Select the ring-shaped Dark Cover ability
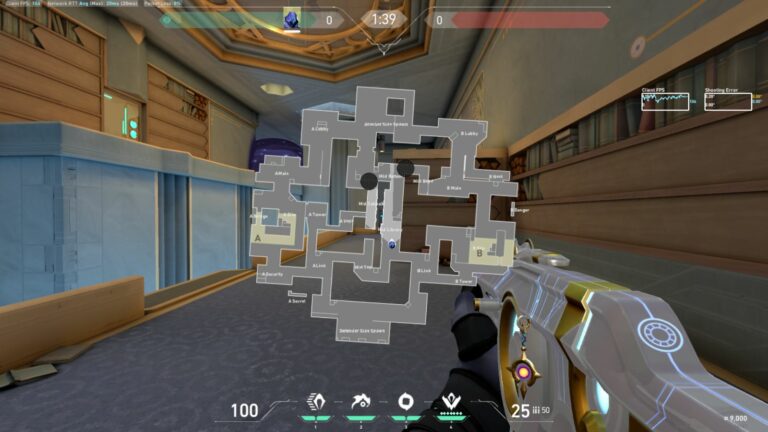 [406, 403]
